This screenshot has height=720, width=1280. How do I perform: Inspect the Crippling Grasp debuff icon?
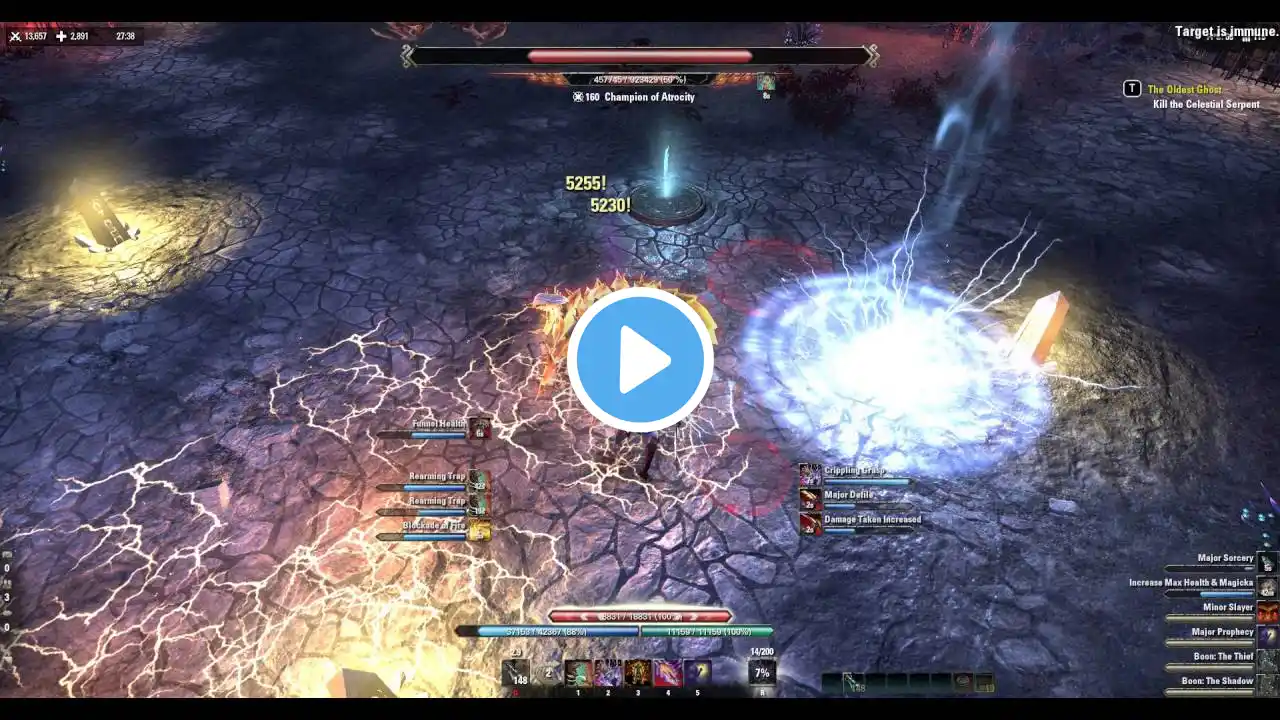810,475
